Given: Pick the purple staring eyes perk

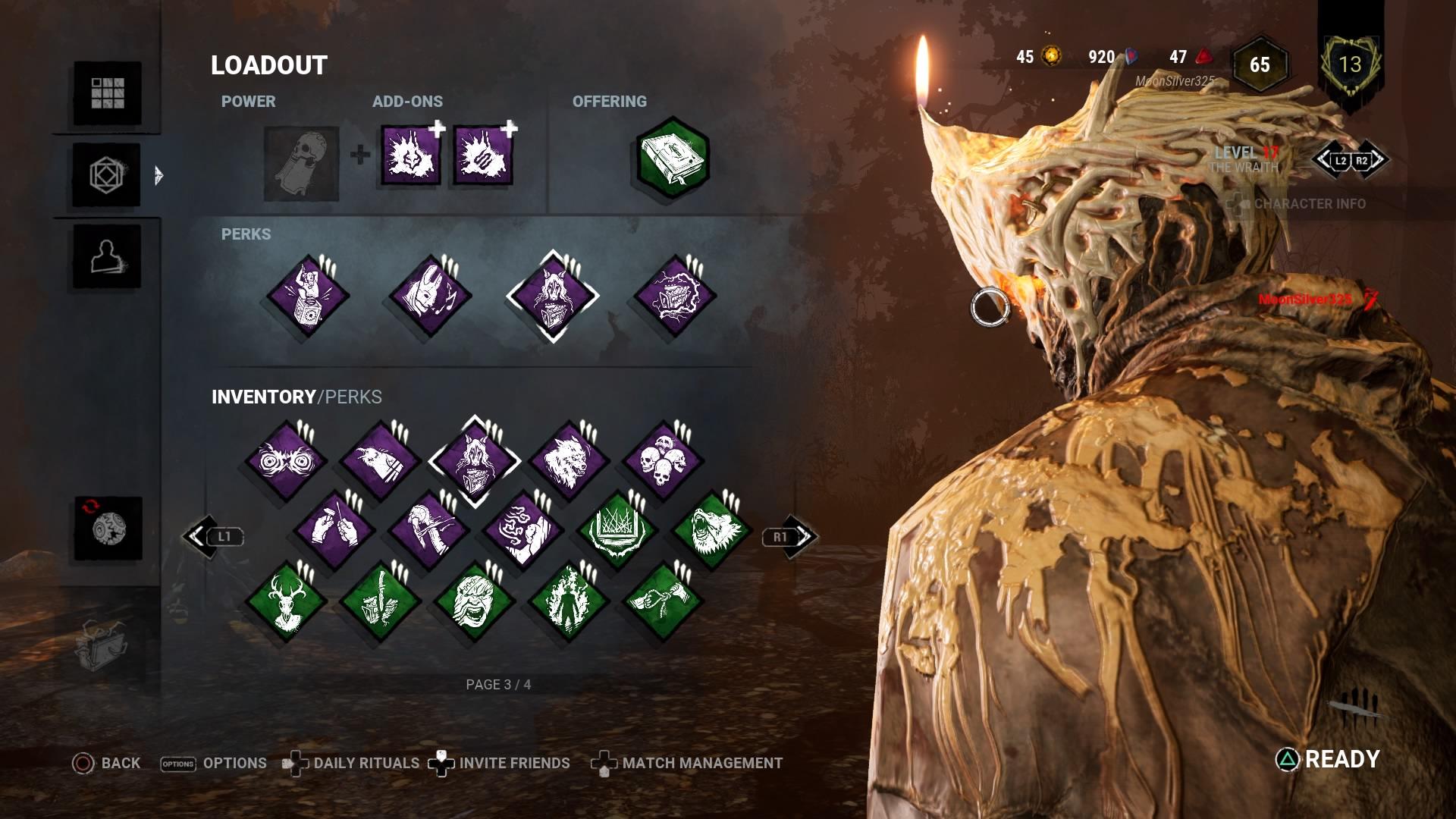Looking at the screenshot, I should [286, 461].
